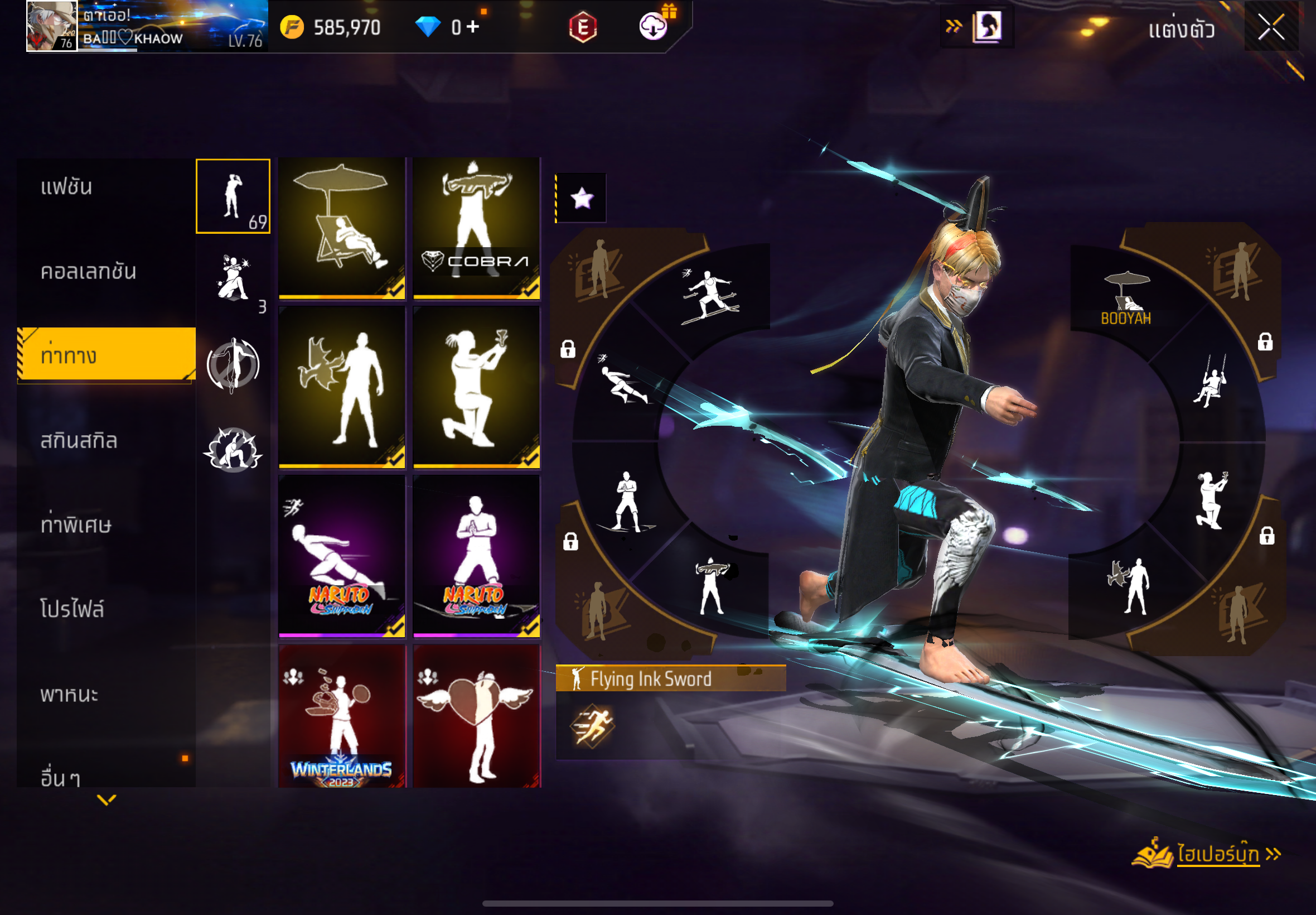This screenshot has height=915, width=1316.
Task: Open the ไฮเปอร์บุ๊ก link
Action: 1217,854
